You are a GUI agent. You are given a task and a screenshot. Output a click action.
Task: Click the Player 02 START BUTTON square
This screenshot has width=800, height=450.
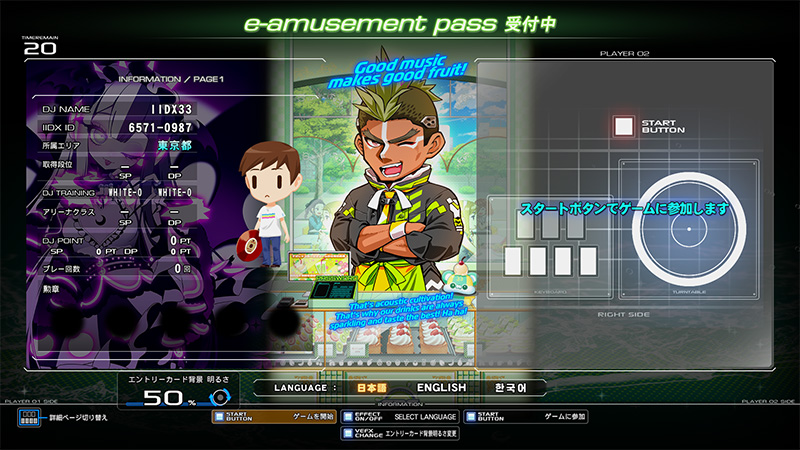[624, 126]
